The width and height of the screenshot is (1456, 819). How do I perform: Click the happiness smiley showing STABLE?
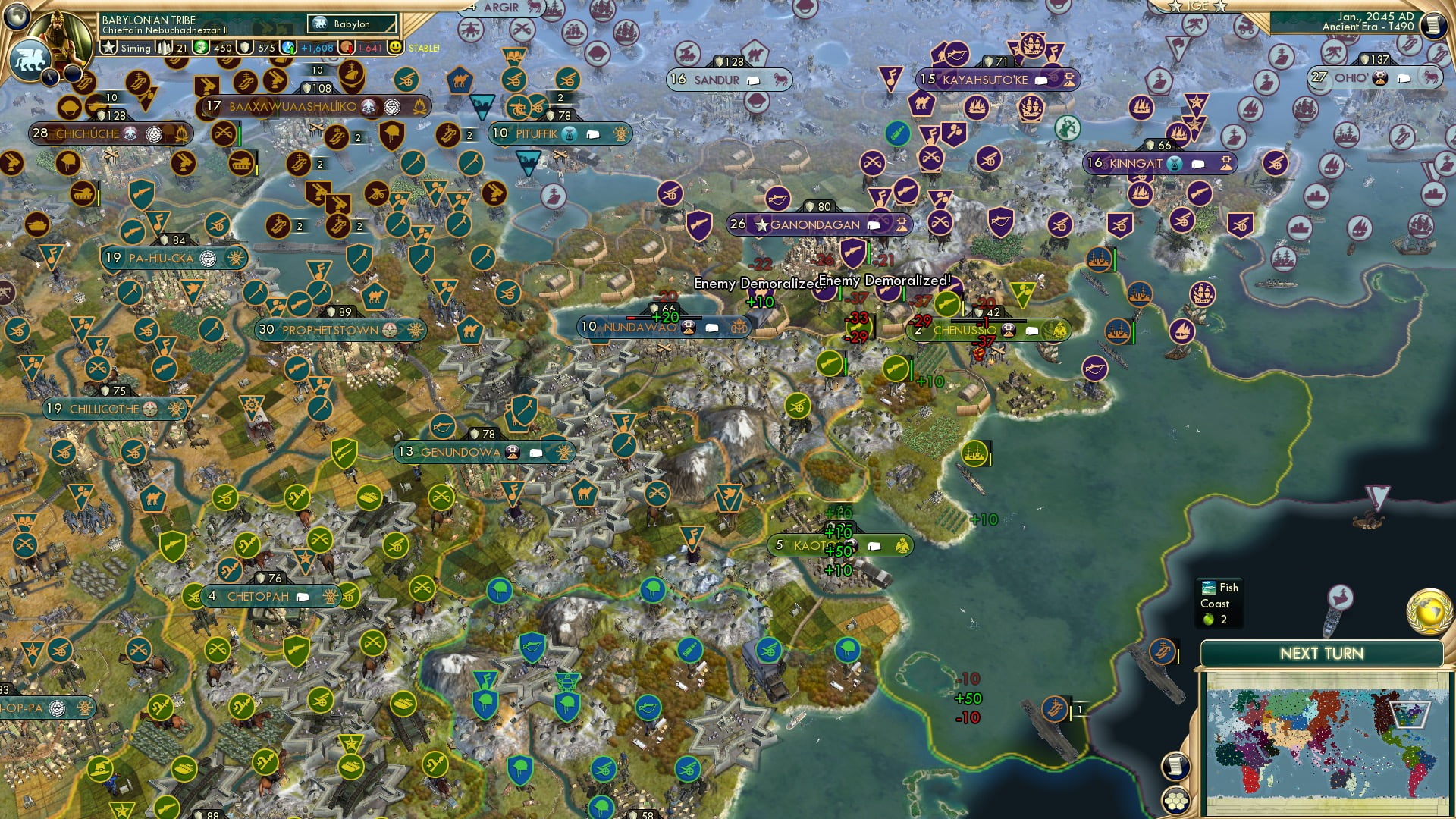click(395, 47)
